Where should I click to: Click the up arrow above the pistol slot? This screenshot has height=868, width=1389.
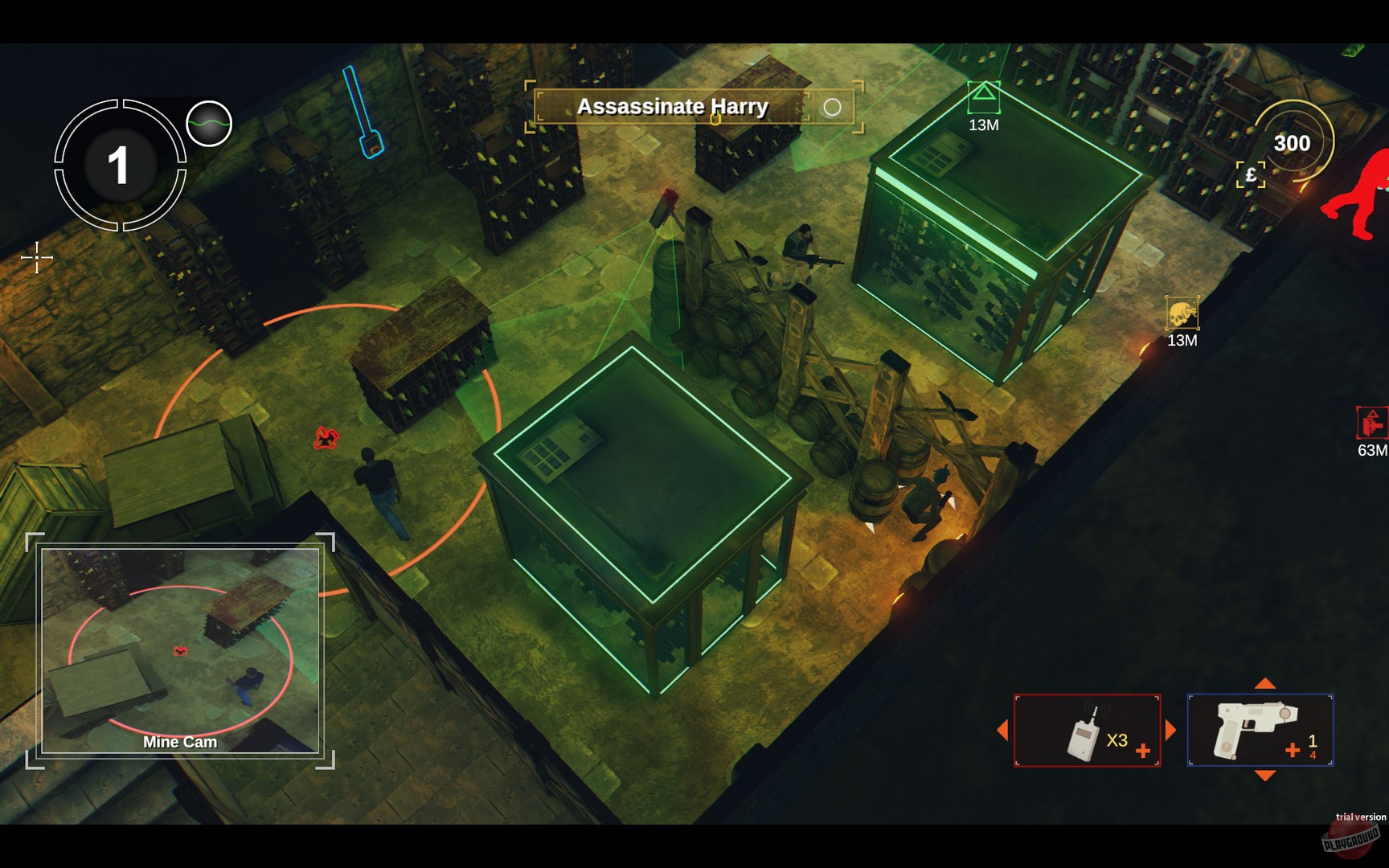point(1264,683)
